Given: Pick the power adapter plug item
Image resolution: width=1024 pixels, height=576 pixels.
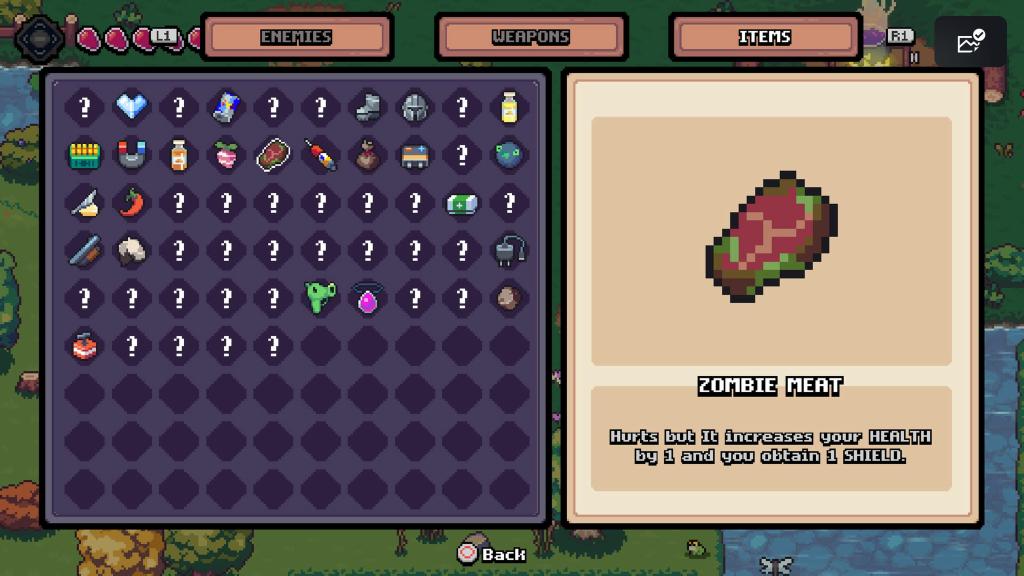Looking at the screenshot, I should (x=509, y=250).
